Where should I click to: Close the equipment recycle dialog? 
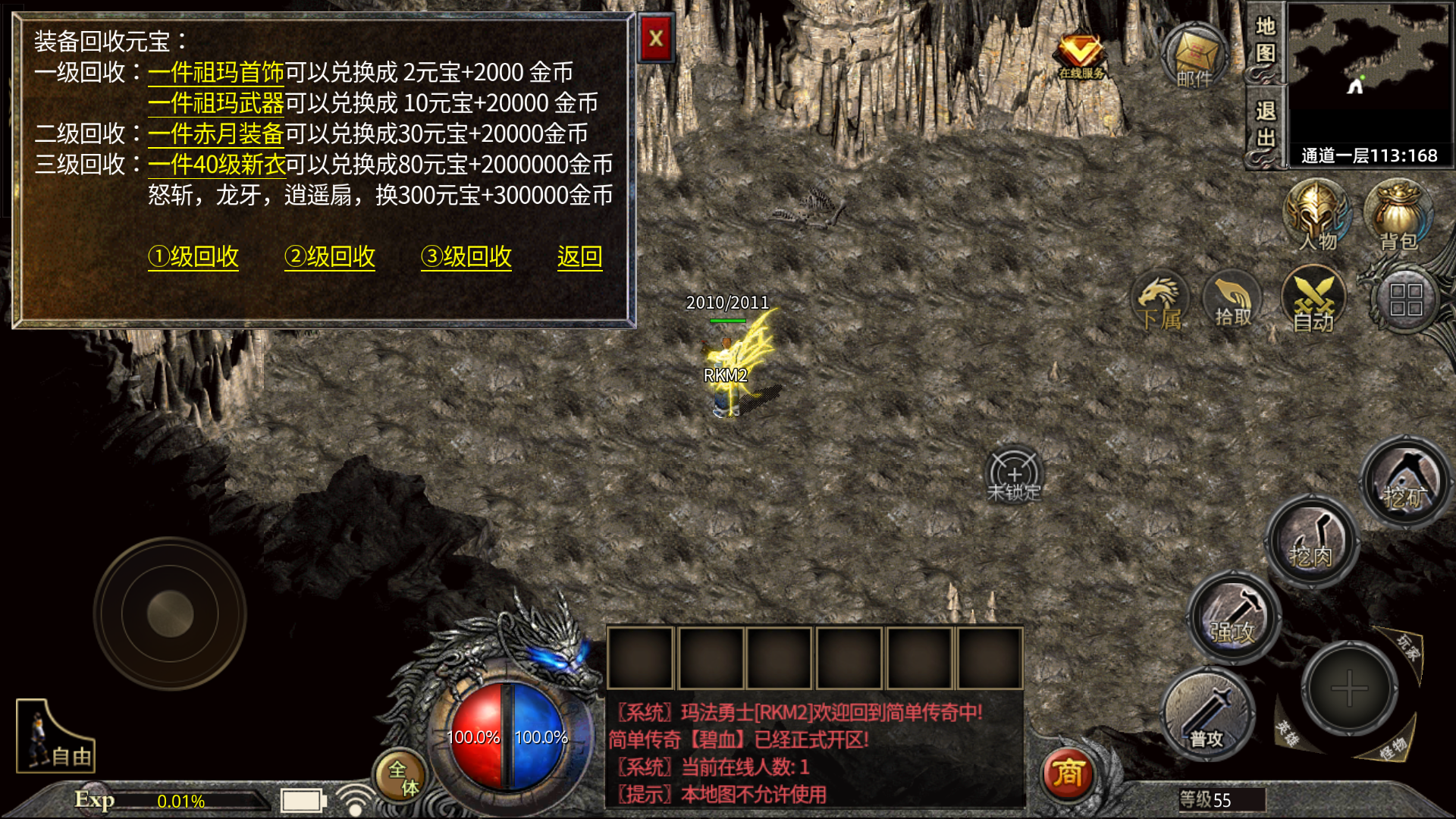point(656,39)
